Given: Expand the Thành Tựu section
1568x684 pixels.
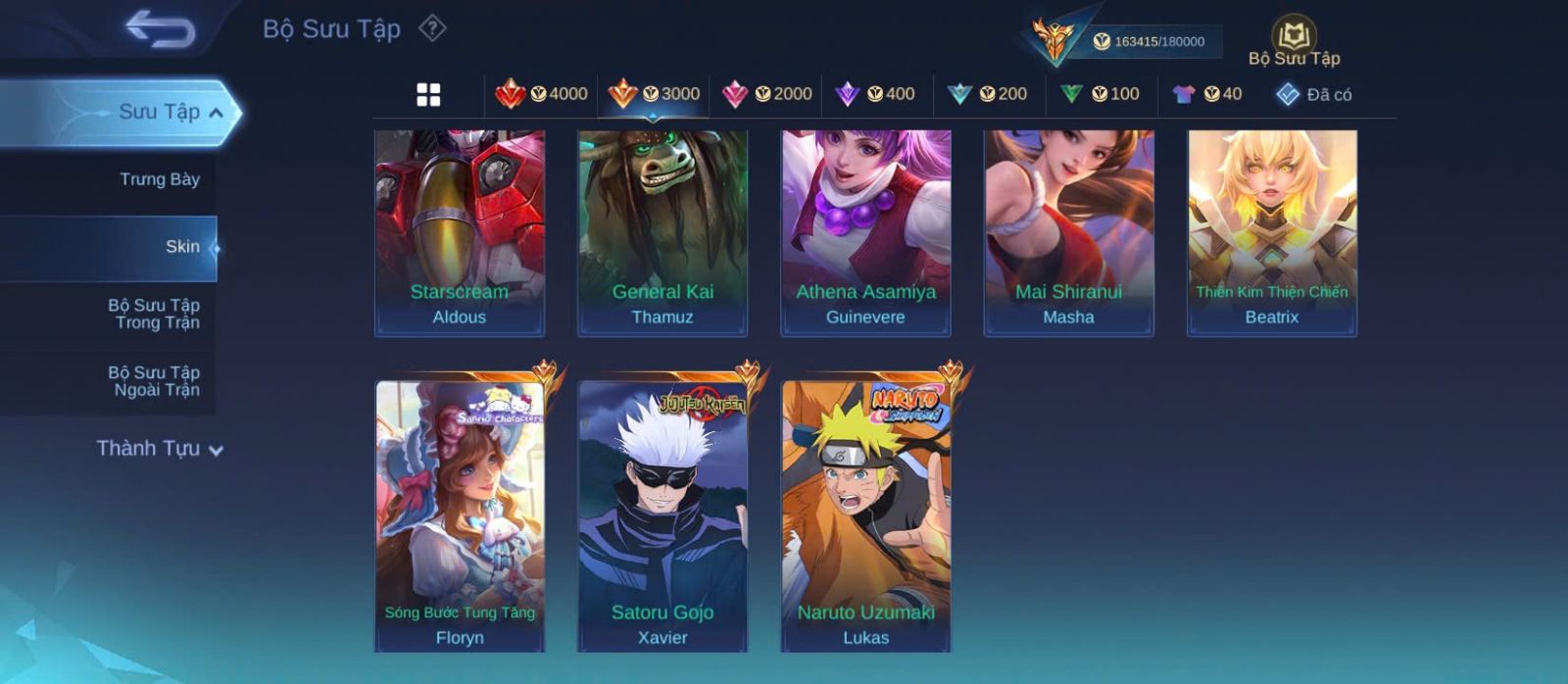Looking at the screenshot, I should click(x=161, y=449).
